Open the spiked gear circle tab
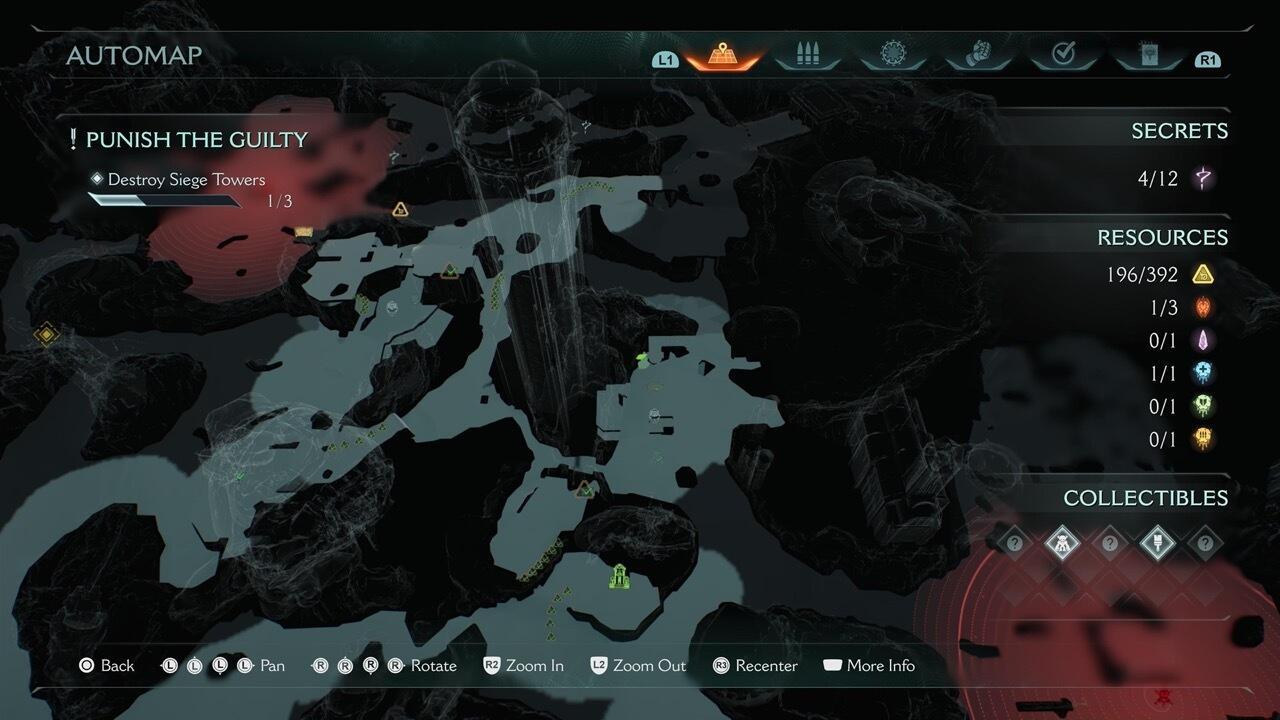This screenshot has height=720, width=1280. click(x=892, y=56)
